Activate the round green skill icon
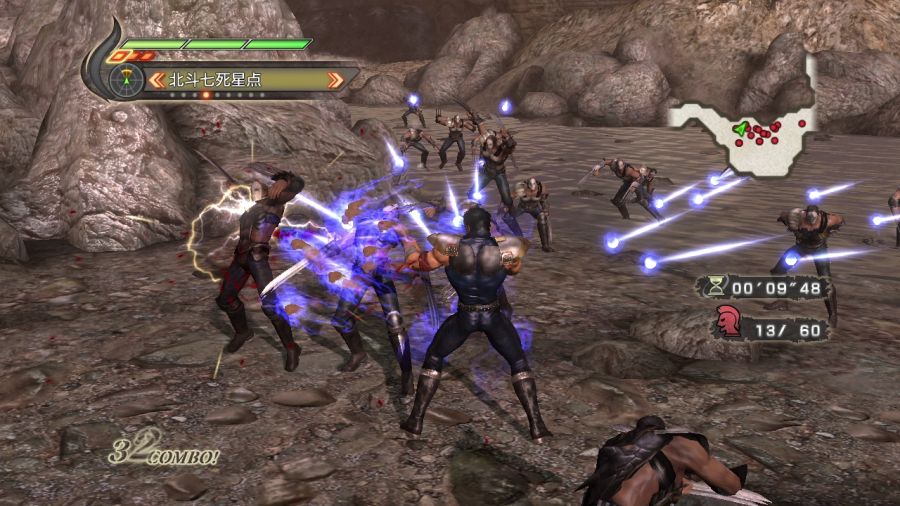900x506 pixels. pos(125,79)
